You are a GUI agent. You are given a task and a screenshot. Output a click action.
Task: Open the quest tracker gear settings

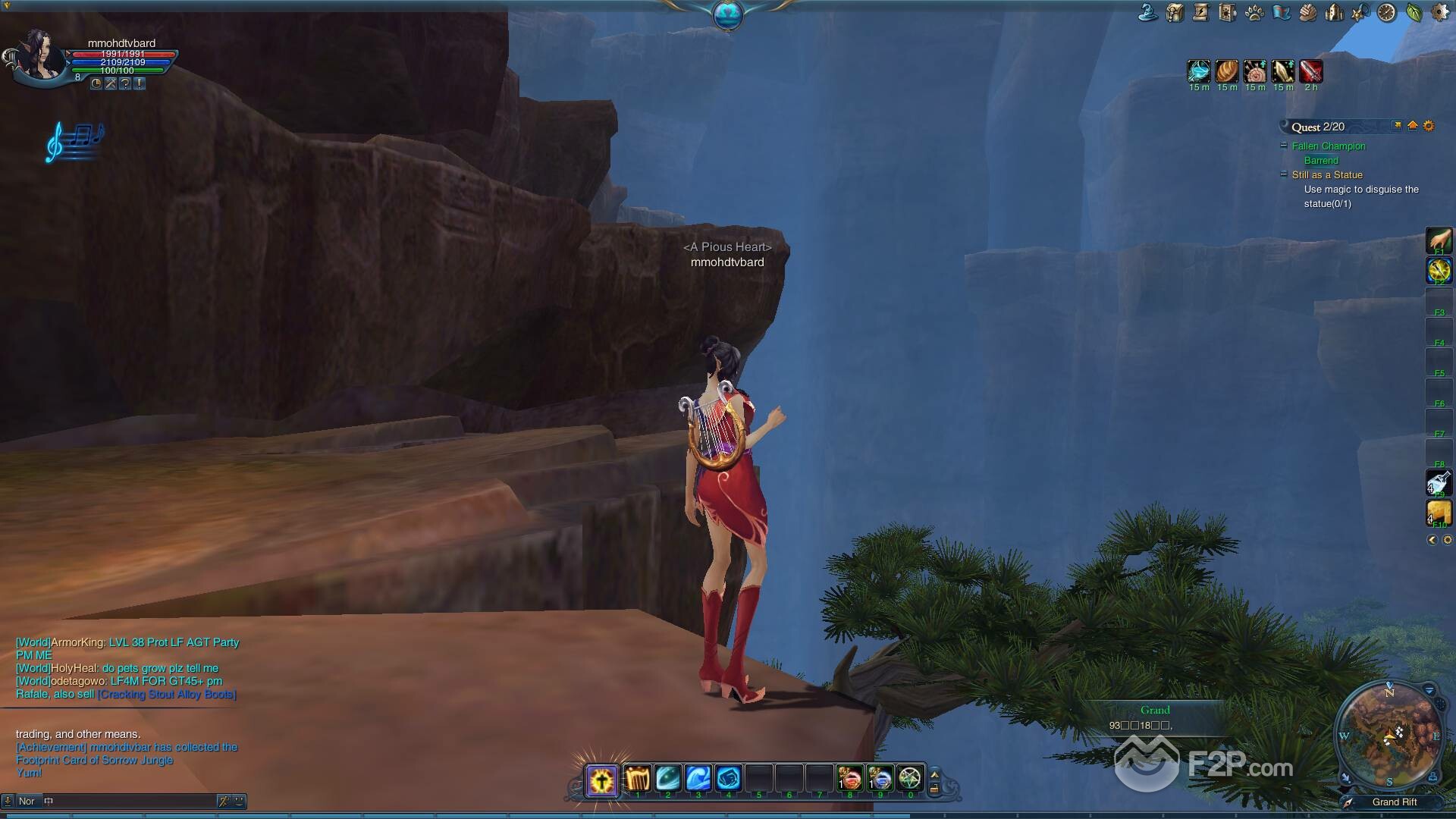coord(1429,126)
